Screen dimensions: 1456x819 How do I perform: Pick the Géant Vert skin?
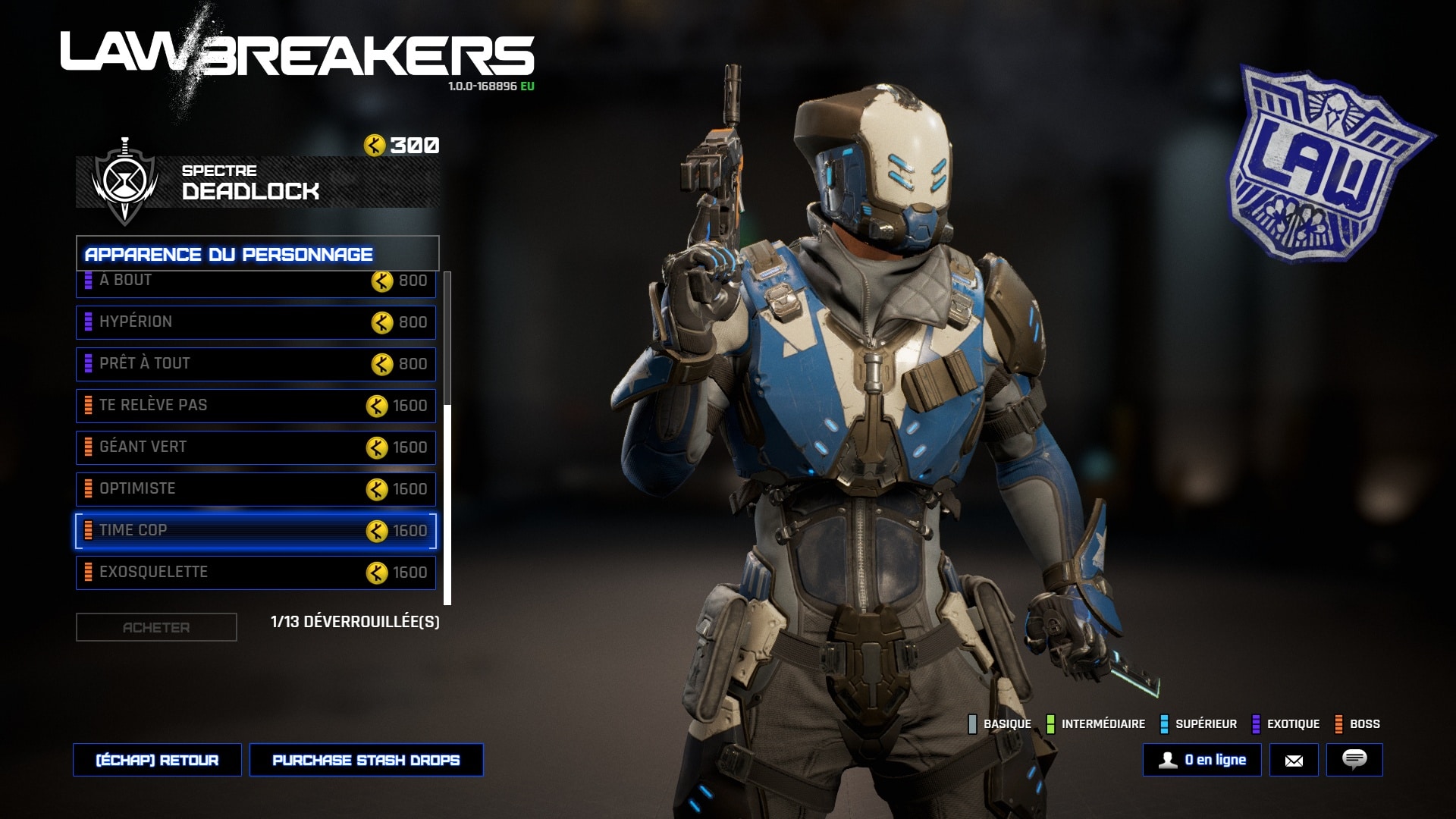256,447
